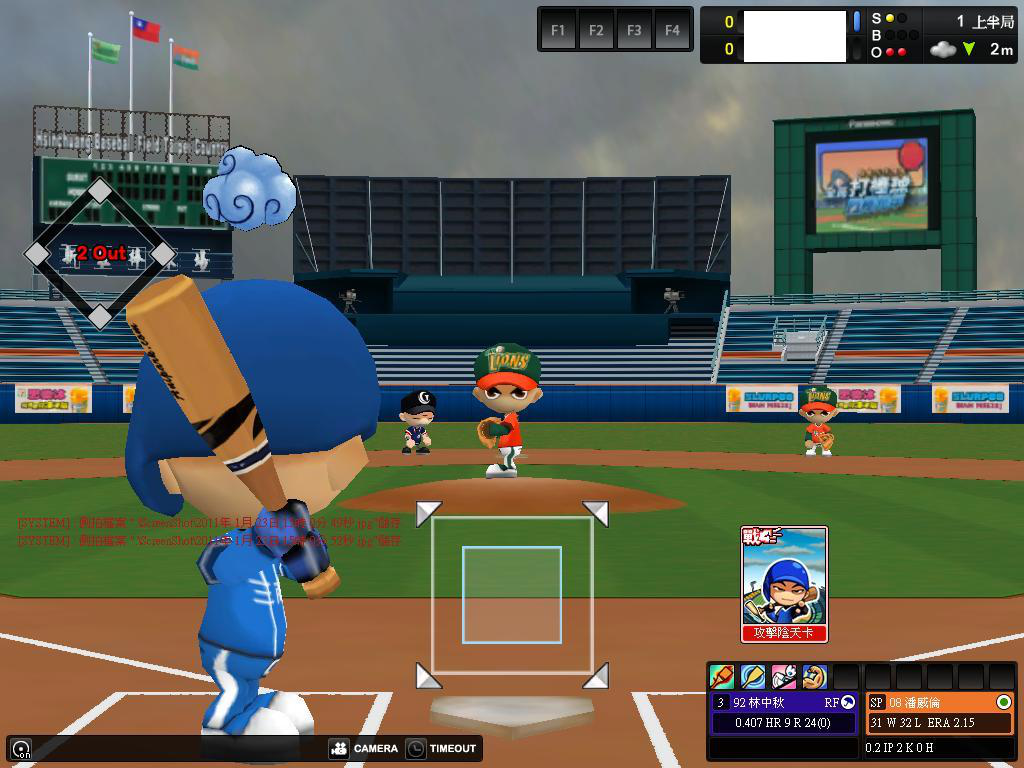Select the F3 shortcut button
Viewport: 1024px width, 768px height.
pyautogui.click(x=634, y=30)
